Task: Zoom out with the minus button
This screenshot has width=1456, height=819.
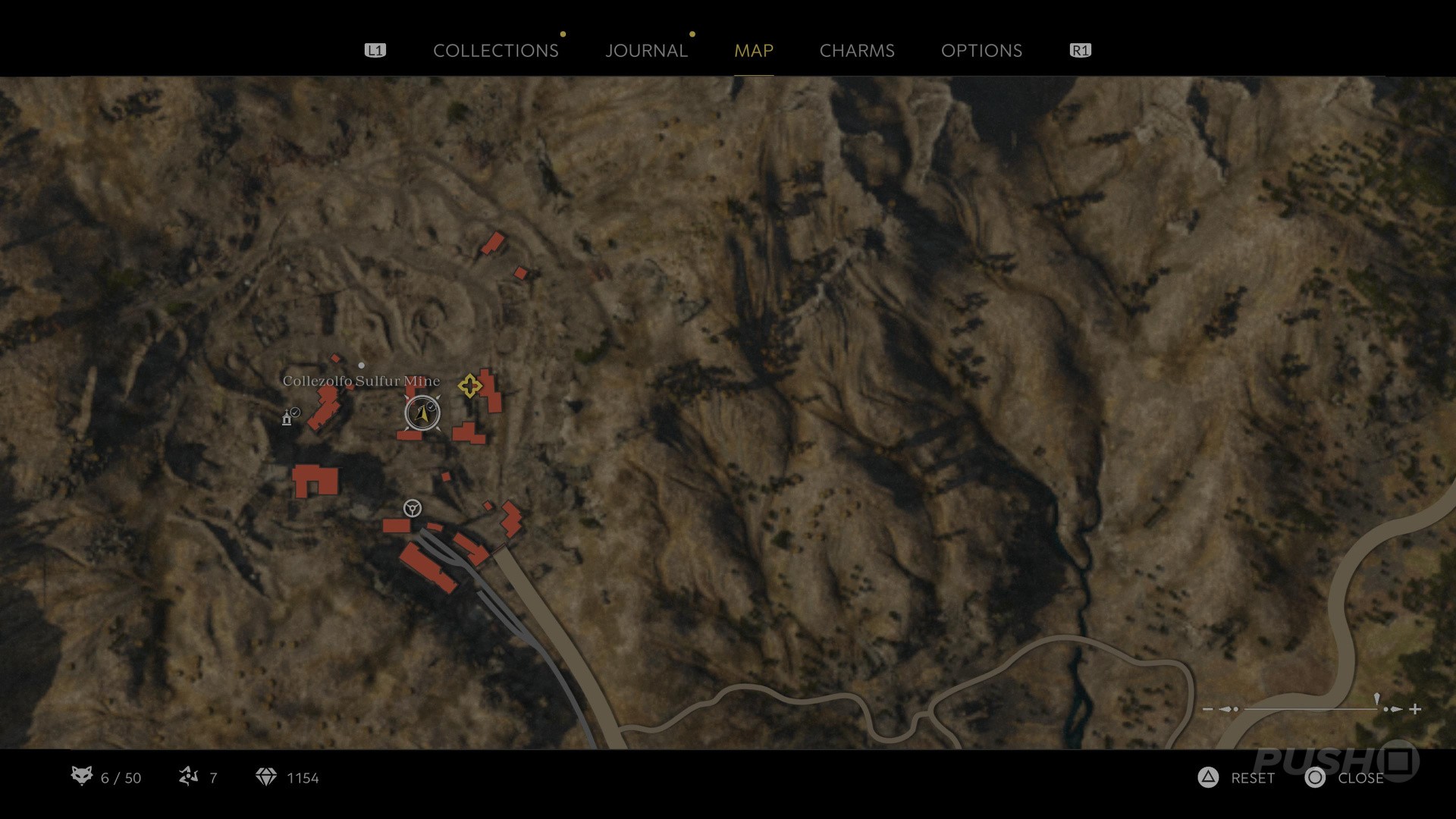Action: click(x=1207, y=709)
